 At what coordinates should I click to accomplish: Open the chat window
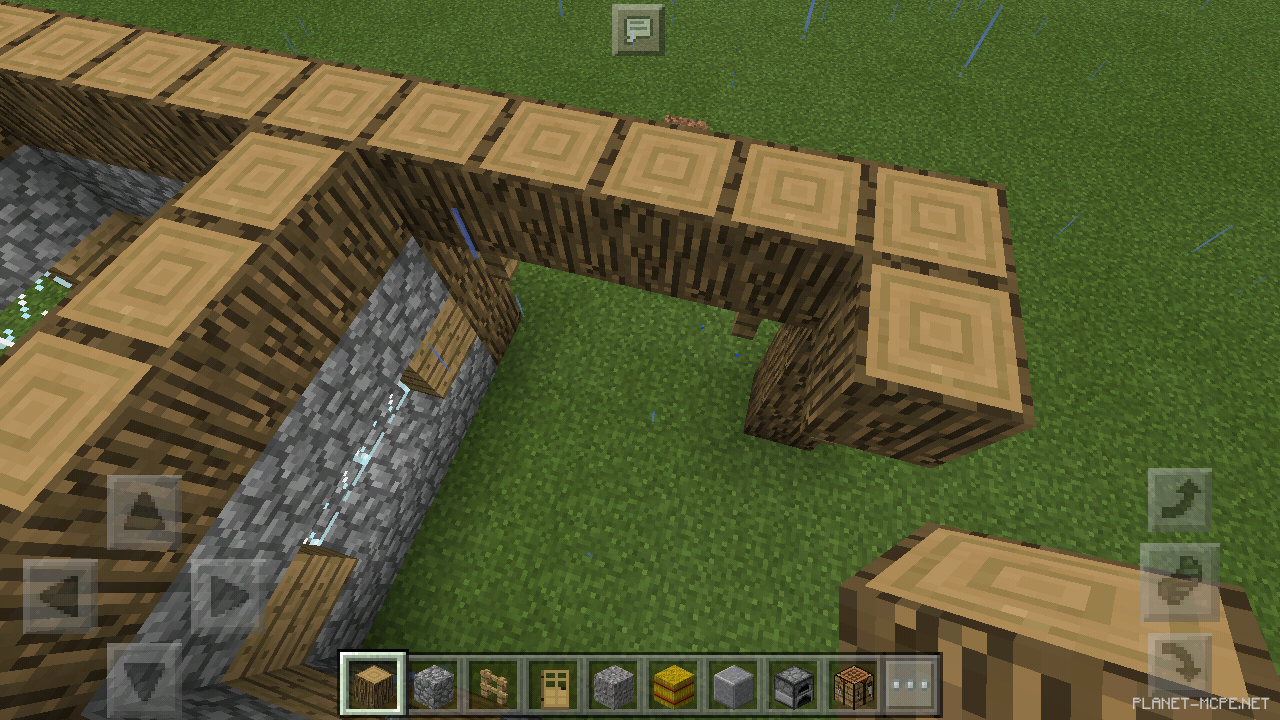click(638, 28)
